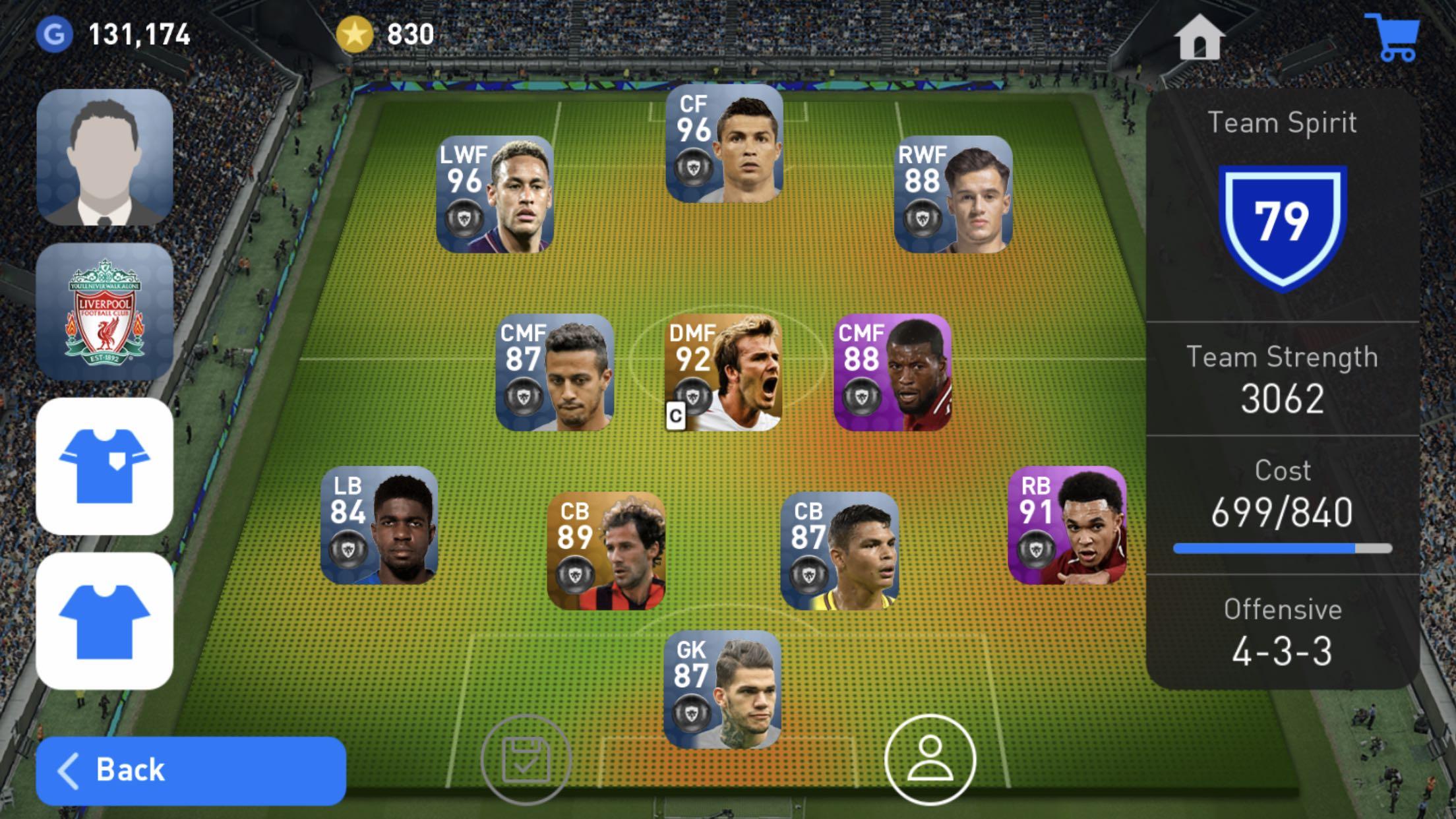This screenshot has width=1456, height=819.
Task: Select the CF 96 player card
Action: click(x=724, y=143)
